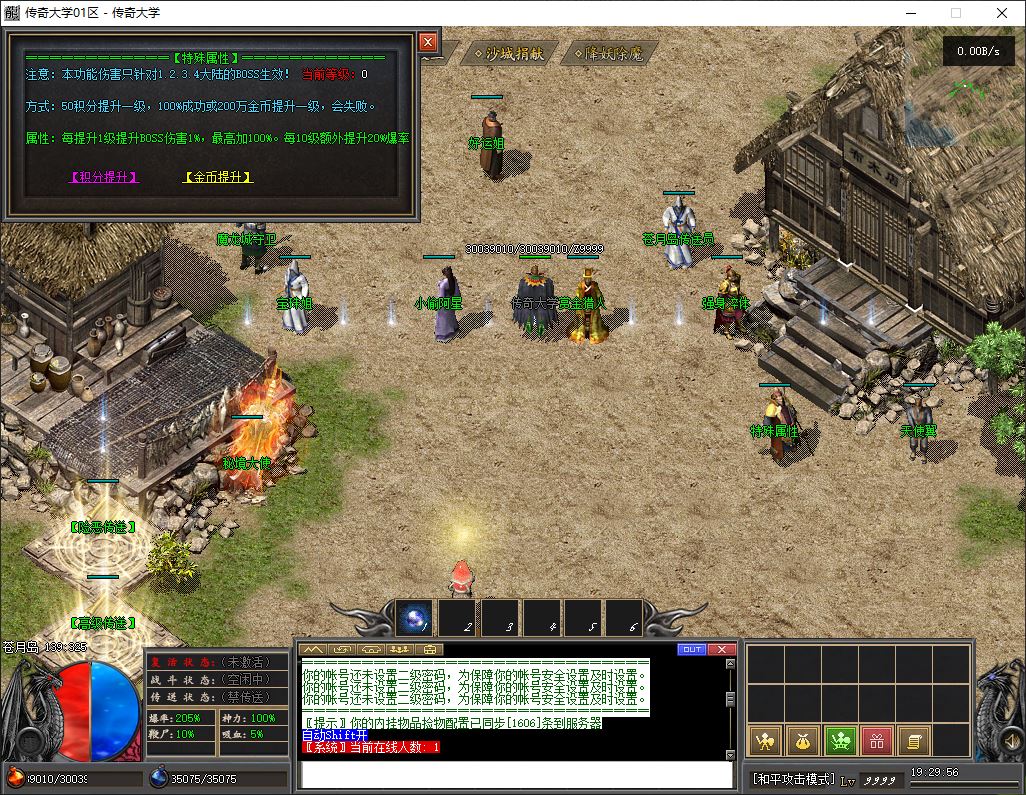Screen dimensions: 1026x795
Task: Open the money bag inventory button
Action: click(803, 741)
